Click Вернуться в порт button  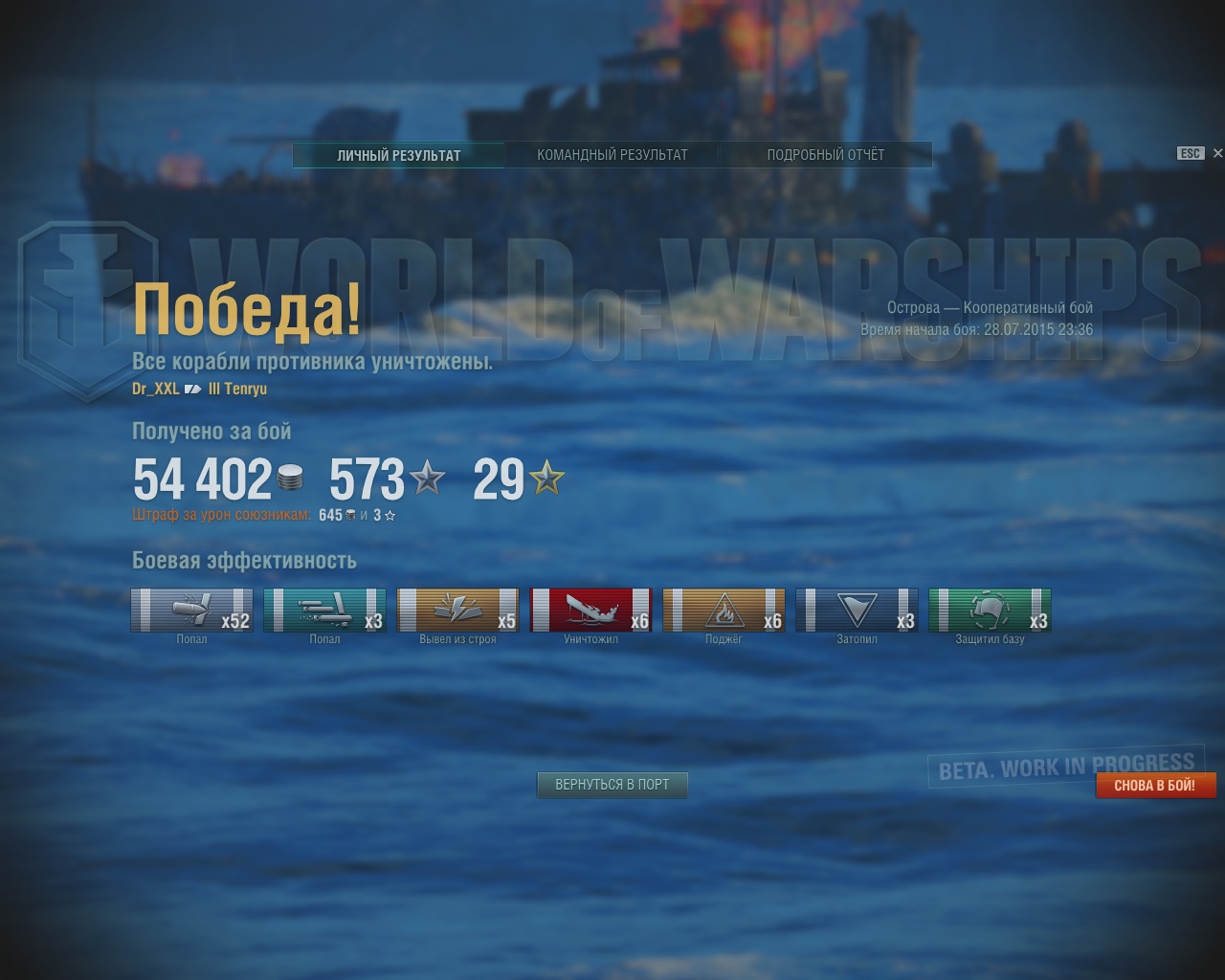612,785
